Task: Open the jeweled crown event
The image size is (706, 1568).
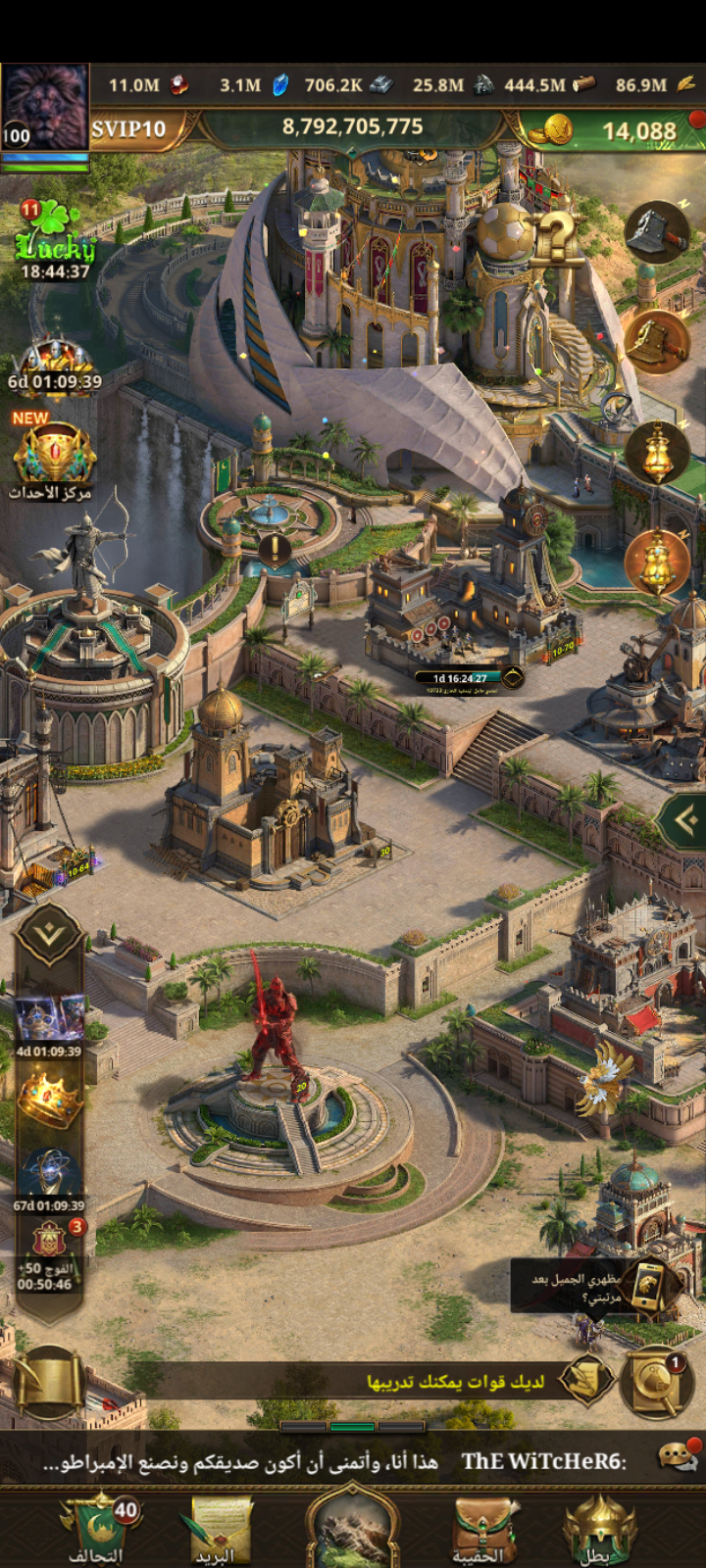Action: [49, 1100]
